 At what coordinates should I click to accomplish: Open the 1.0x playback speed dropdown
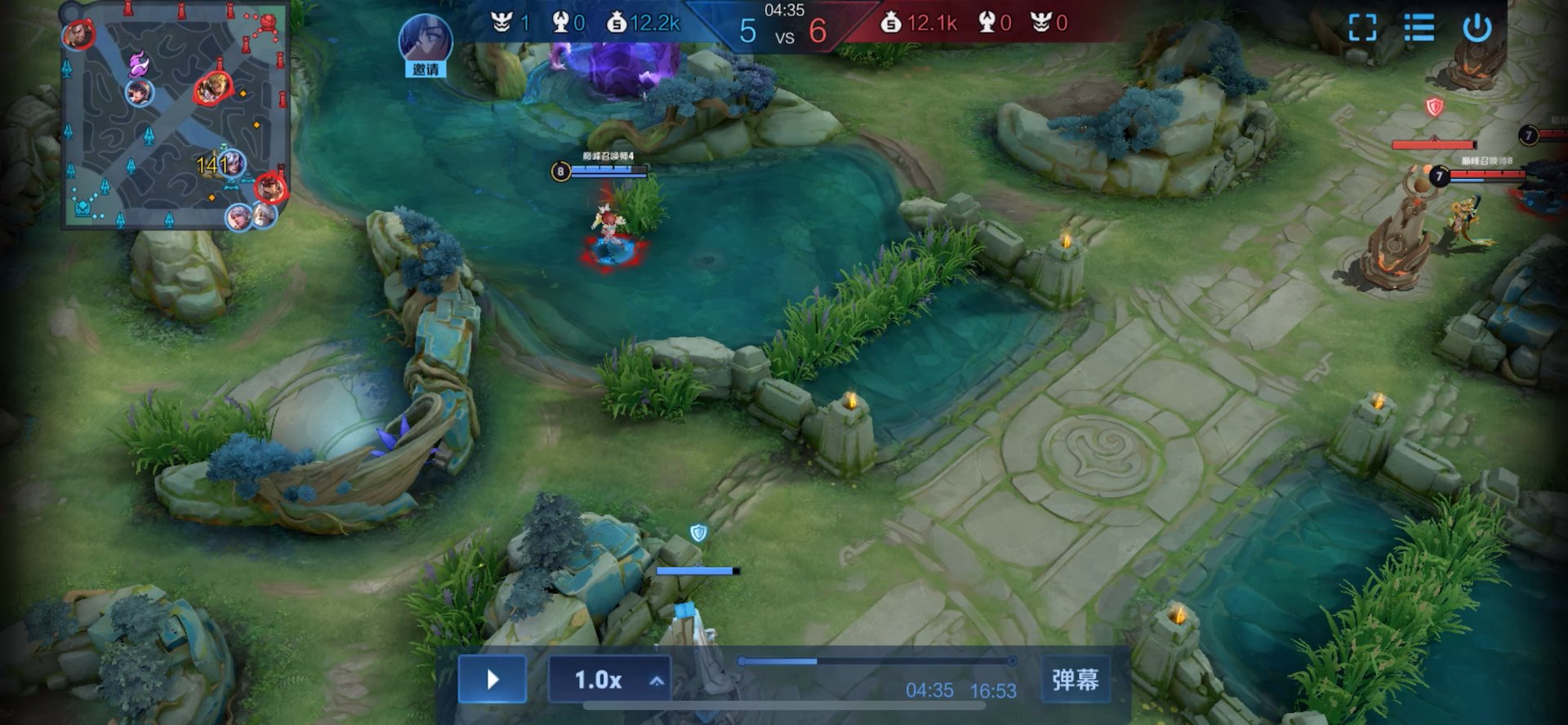point(609,679)
